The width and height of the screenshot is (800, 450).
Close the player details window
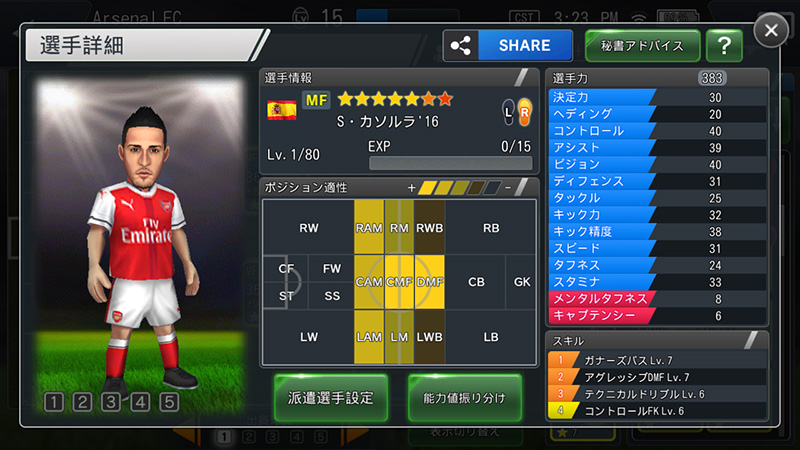pyautogui.click(x=771, y=31)
